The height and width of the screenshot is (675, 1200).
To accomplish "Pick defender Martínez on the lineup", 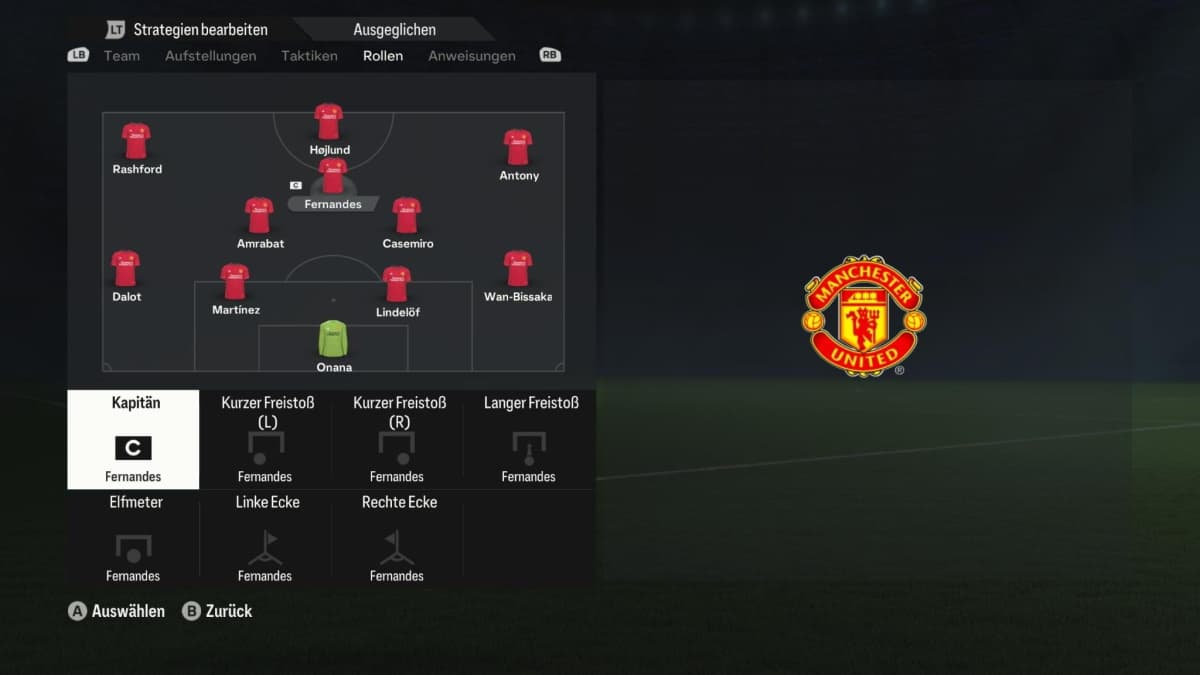I will pos(235,283).
